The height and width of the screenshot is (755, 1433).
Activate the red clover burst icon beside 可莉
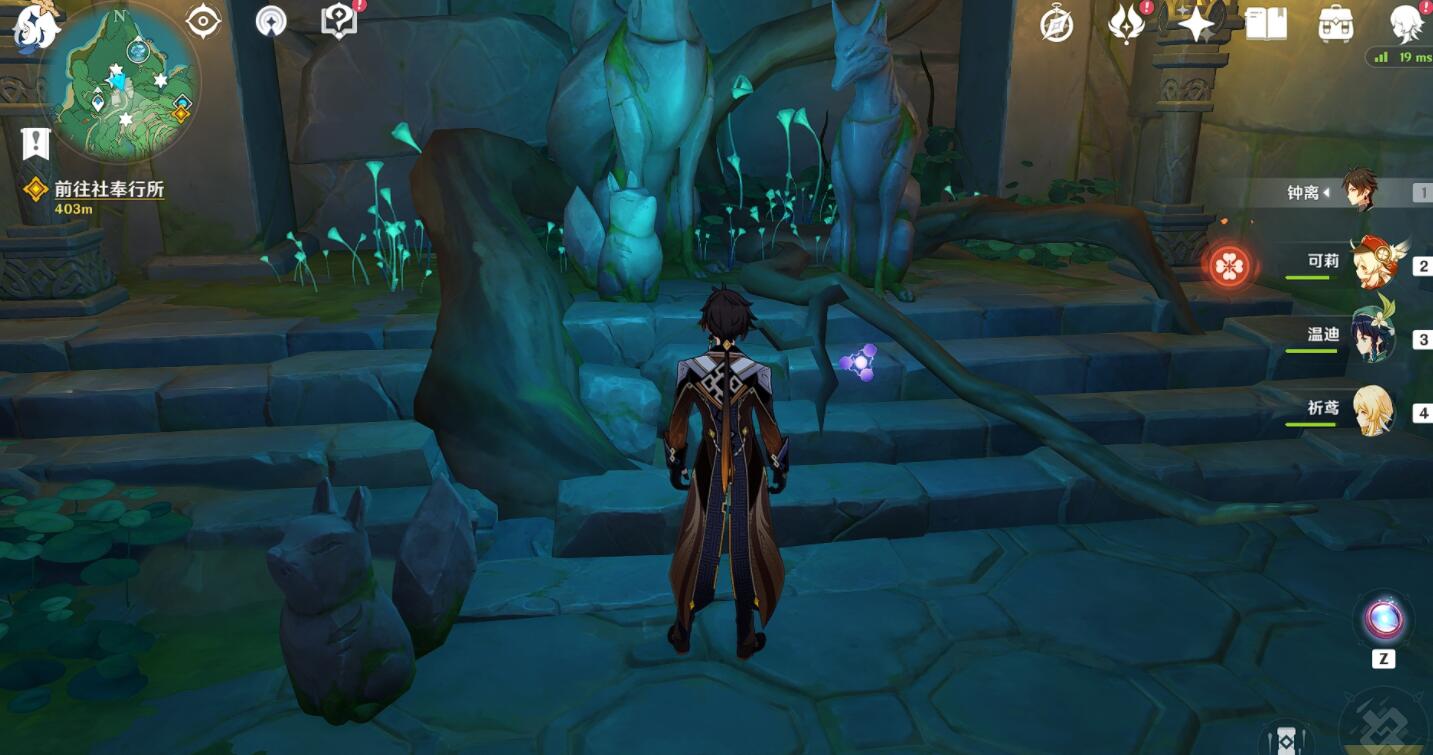[x=1229, y=266]
